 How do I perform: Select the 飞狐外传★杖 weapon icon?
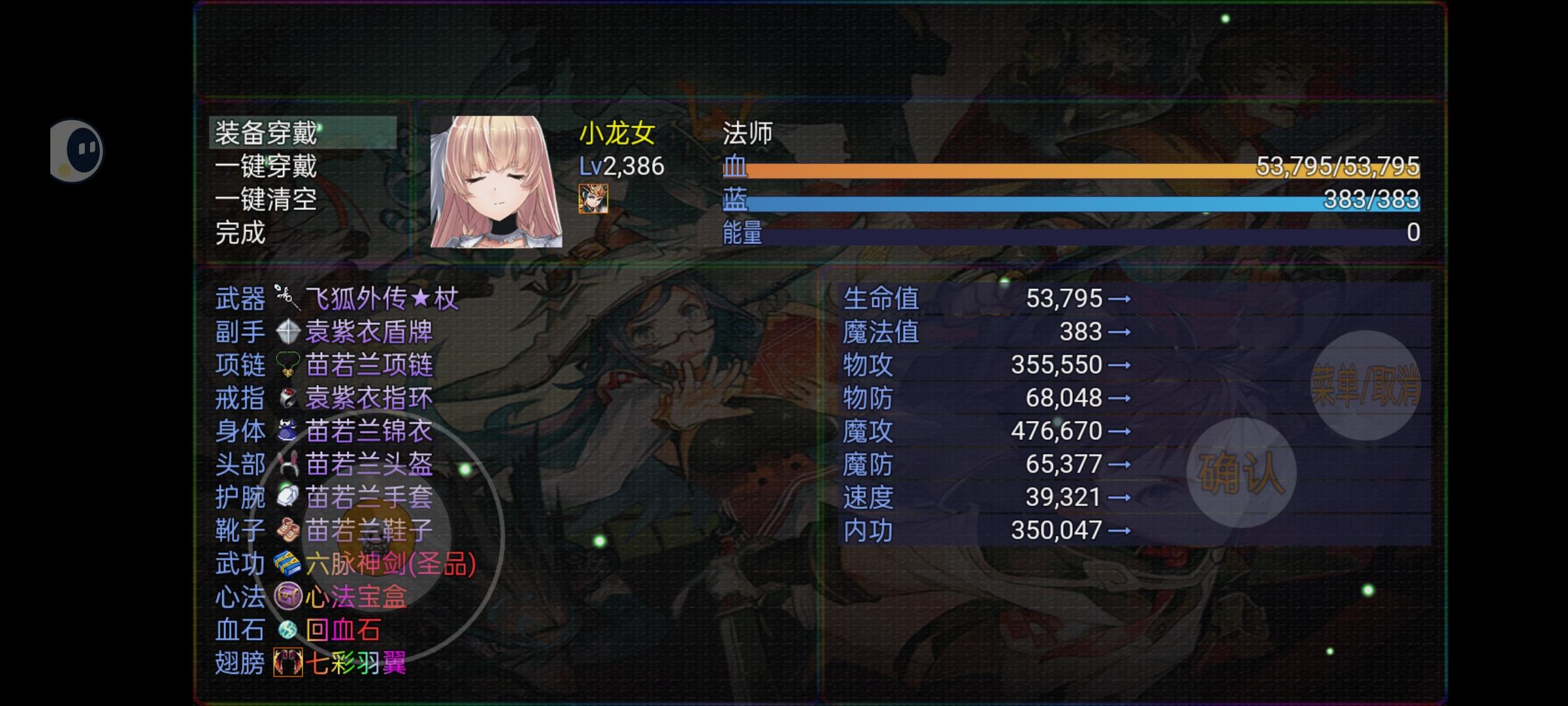pos(288,301)
